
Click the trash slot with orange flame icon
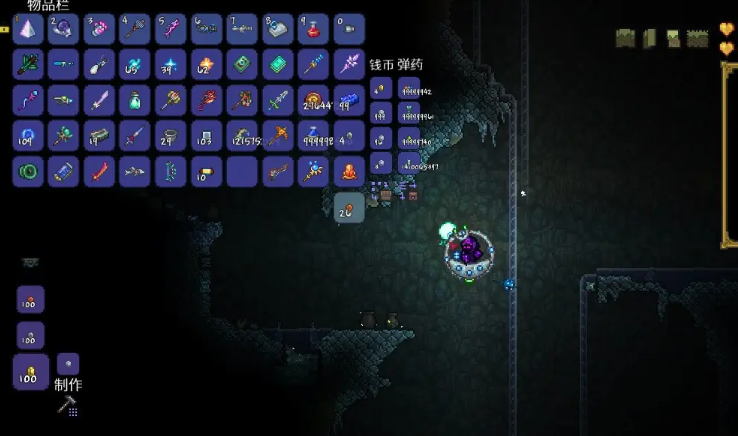[349, 171]
